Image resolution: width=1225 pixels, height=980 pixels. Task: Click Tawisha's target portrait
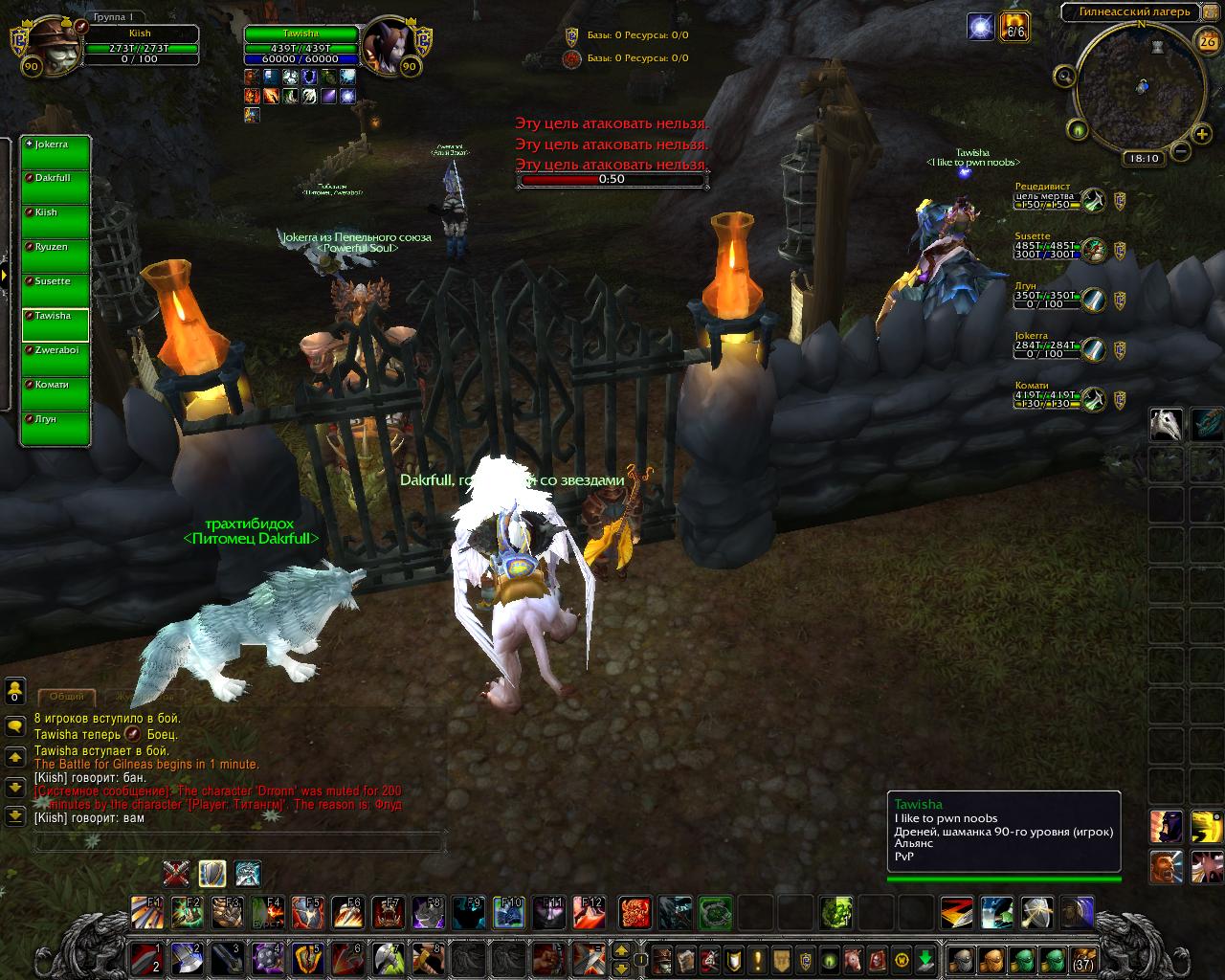pos(388,43)
